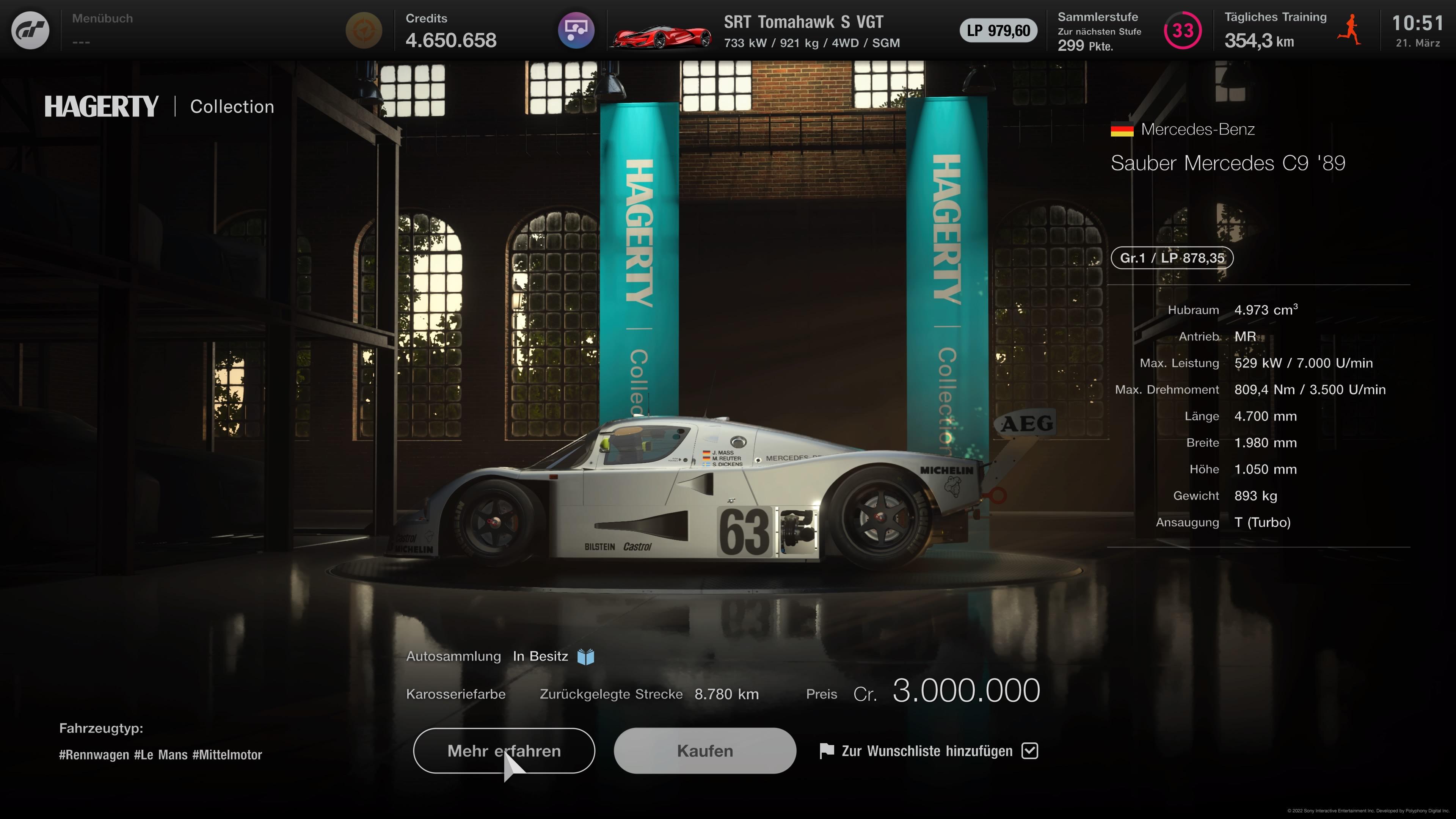
Task: Open the Menübuch panel
Action: click(102, 30)
